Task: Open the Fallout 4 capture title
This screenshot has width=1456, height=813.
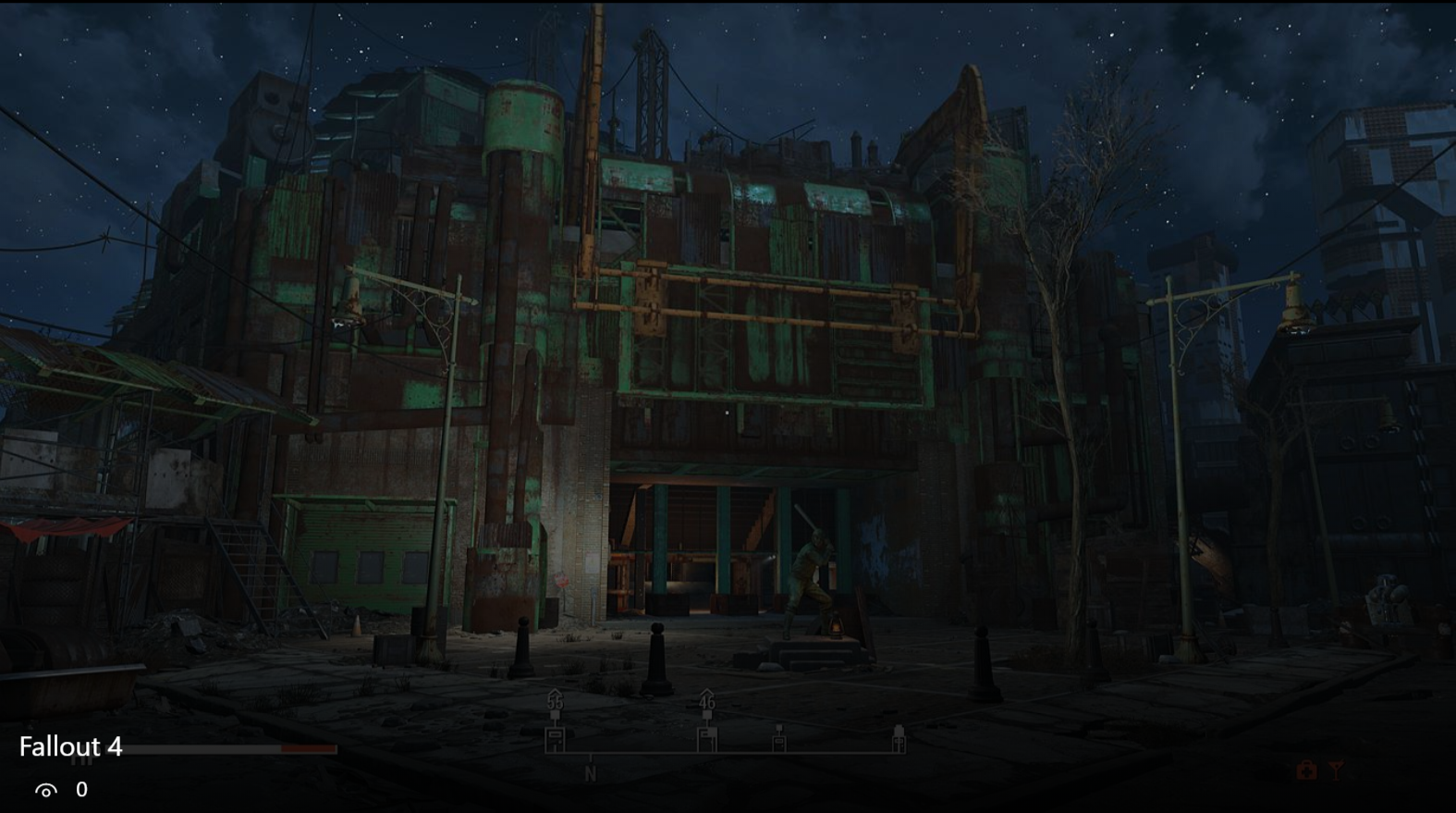Action: (71, 747)
